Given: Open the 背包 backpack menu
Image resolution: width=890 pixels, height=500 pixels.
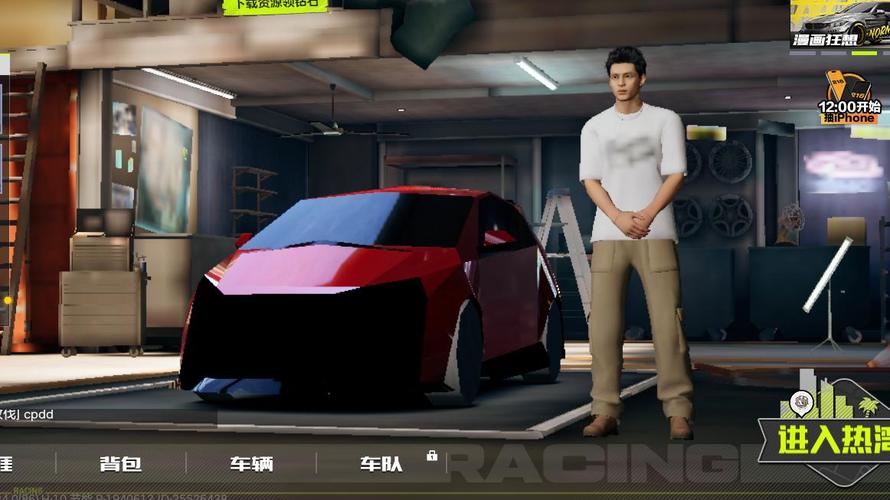Looking at the screenshot, I should coord(120,464).
